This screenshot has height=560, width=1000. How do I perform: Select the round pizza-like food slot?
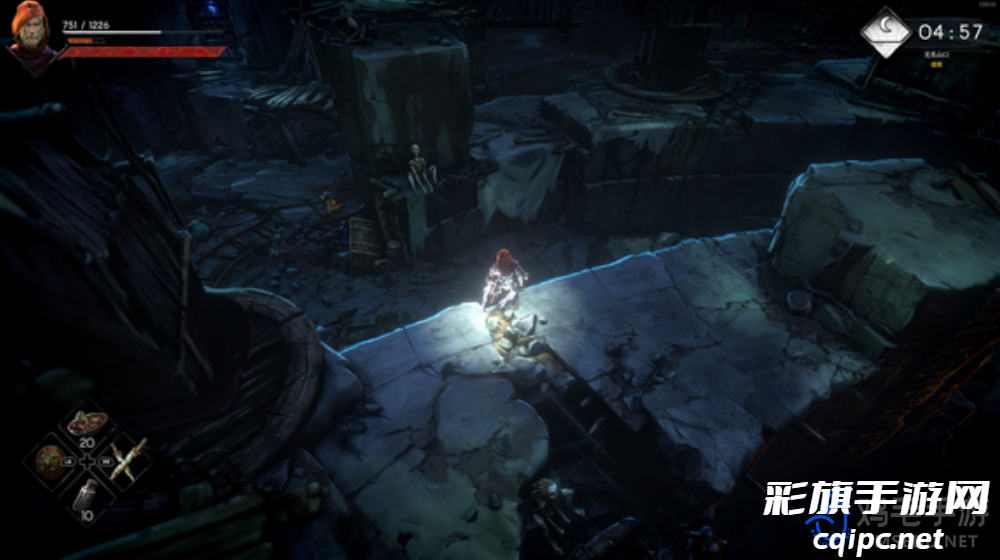[x=50, y=461]
